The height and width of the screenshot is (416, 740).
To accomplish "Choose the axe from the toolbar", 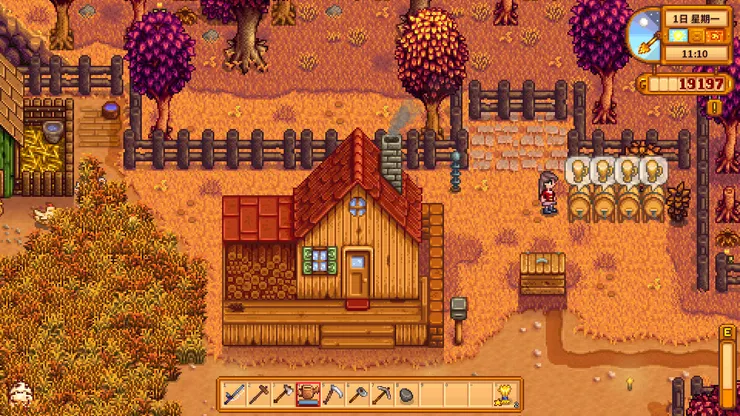I will coord(283,393).
